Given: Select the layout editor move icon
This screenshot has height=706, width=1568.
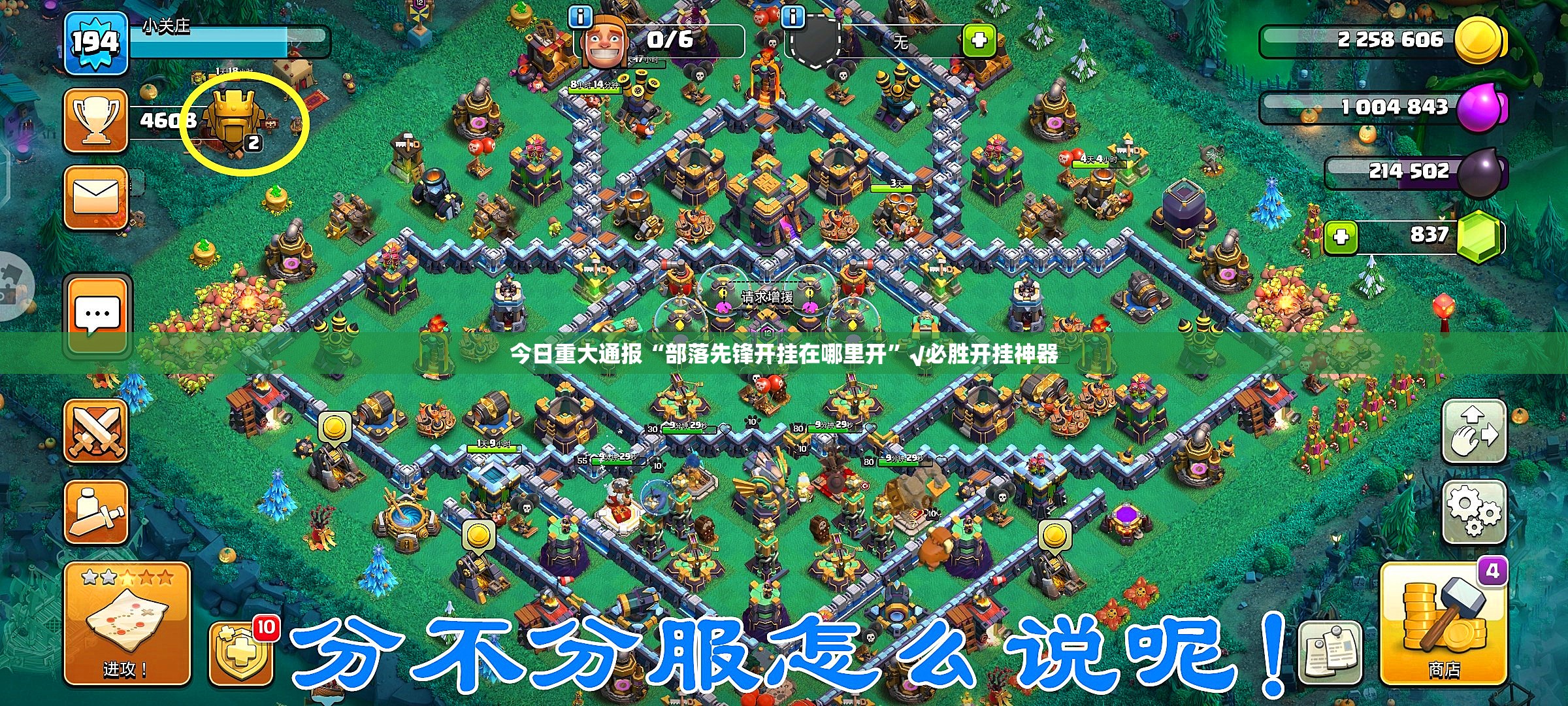Looking at the screenshot, I should (x=1475, y=431).
